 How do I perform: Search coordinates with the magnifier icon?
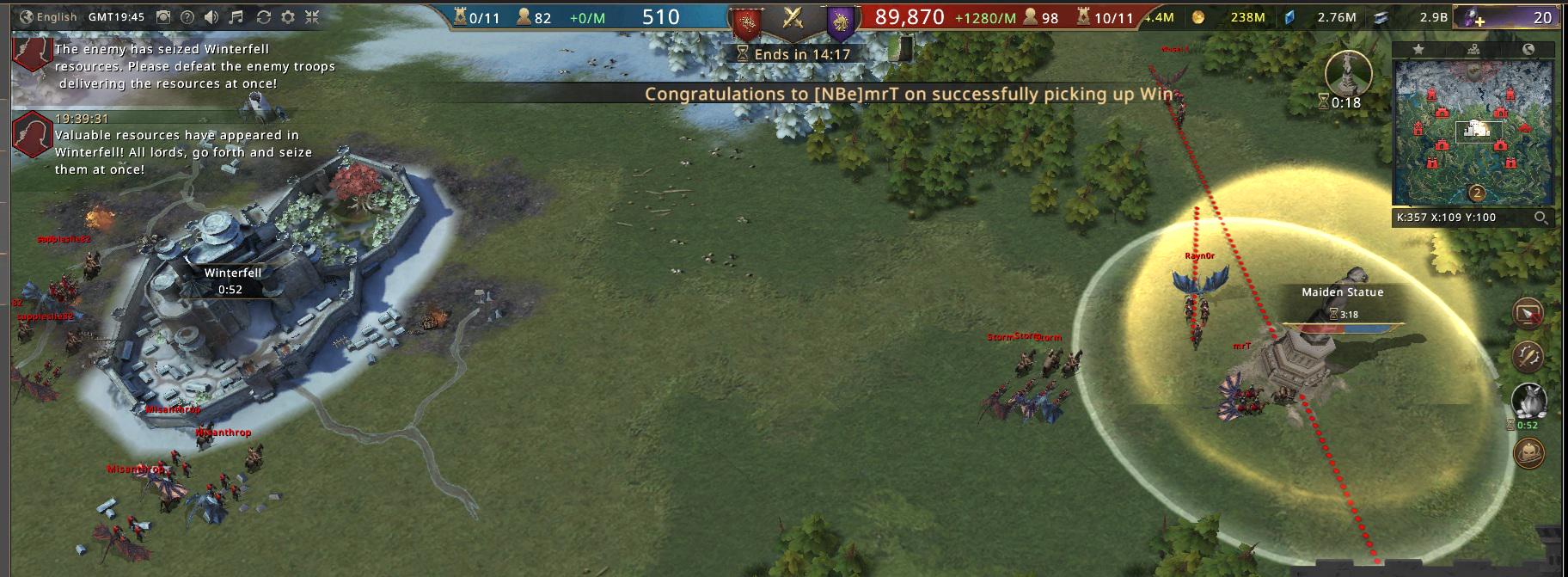pyautogui.click(x=1542, y=218)
